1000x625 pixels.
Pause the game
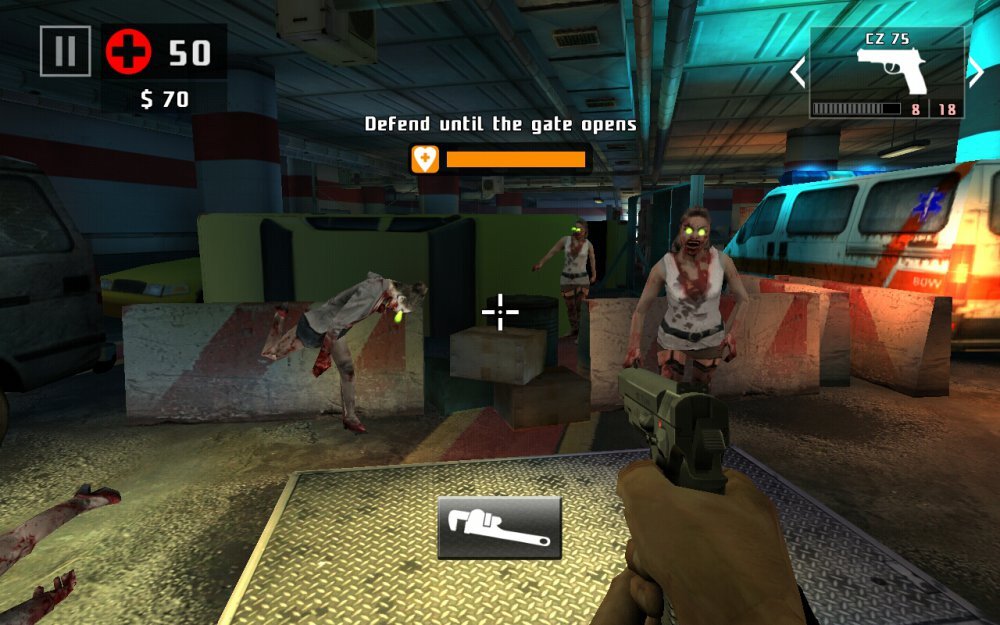65,51
